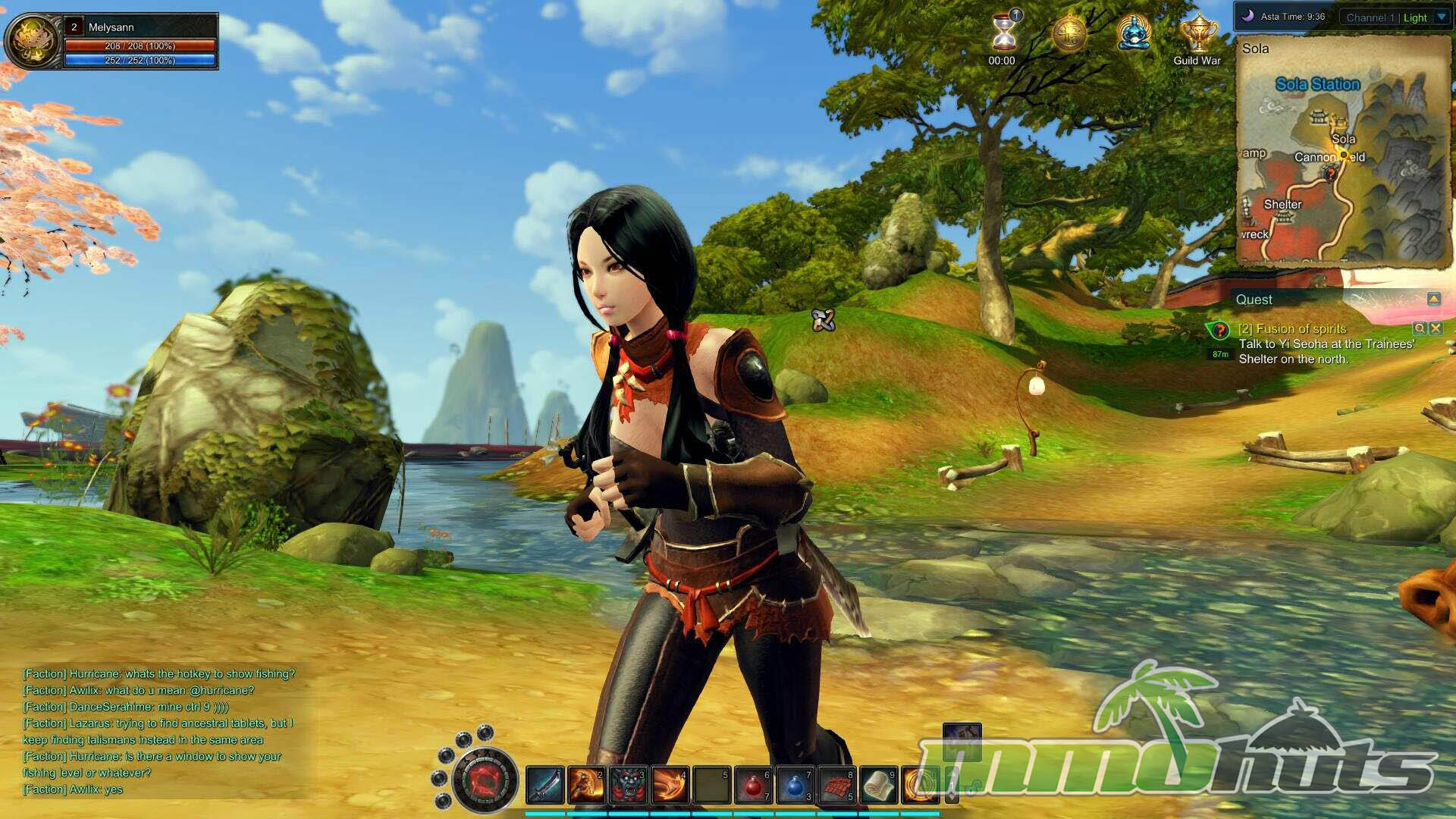
Task: Remove Fusion of spirits from tracker
Action: [1436, 328]
